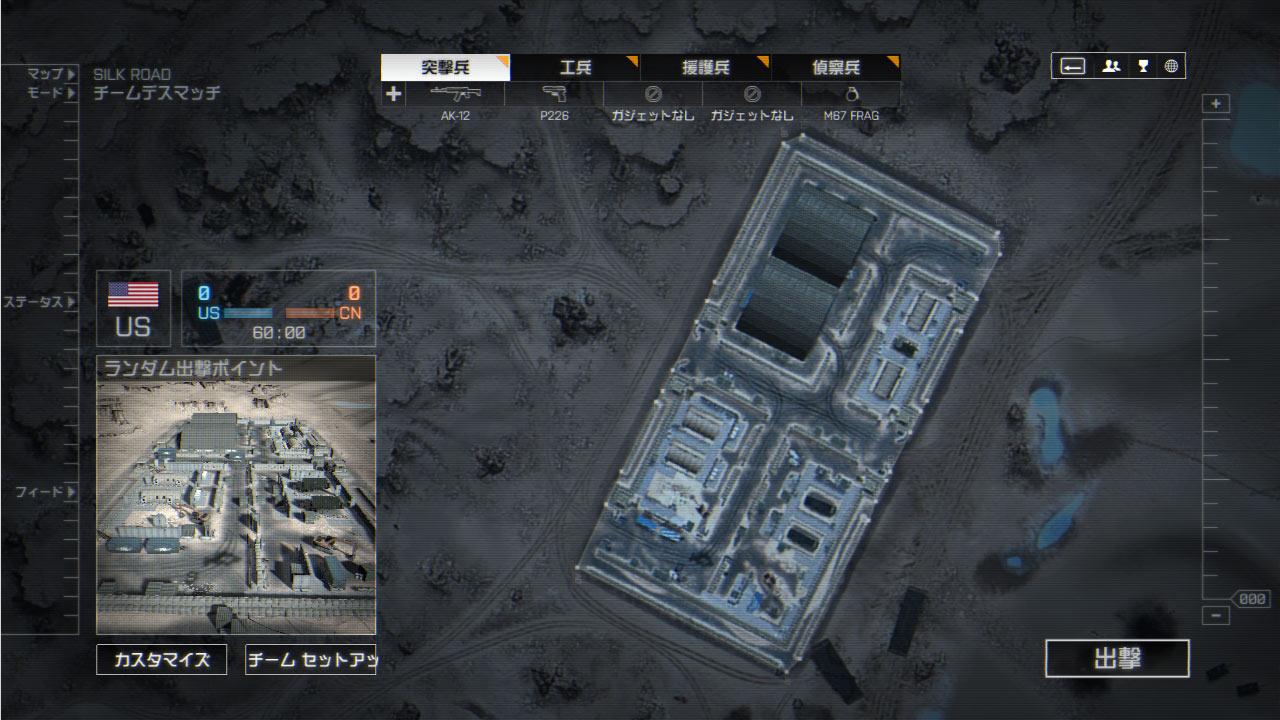Click the 出撃 deploy button
This screenshot has width=1280, height=720.
tap(1117, 659)
